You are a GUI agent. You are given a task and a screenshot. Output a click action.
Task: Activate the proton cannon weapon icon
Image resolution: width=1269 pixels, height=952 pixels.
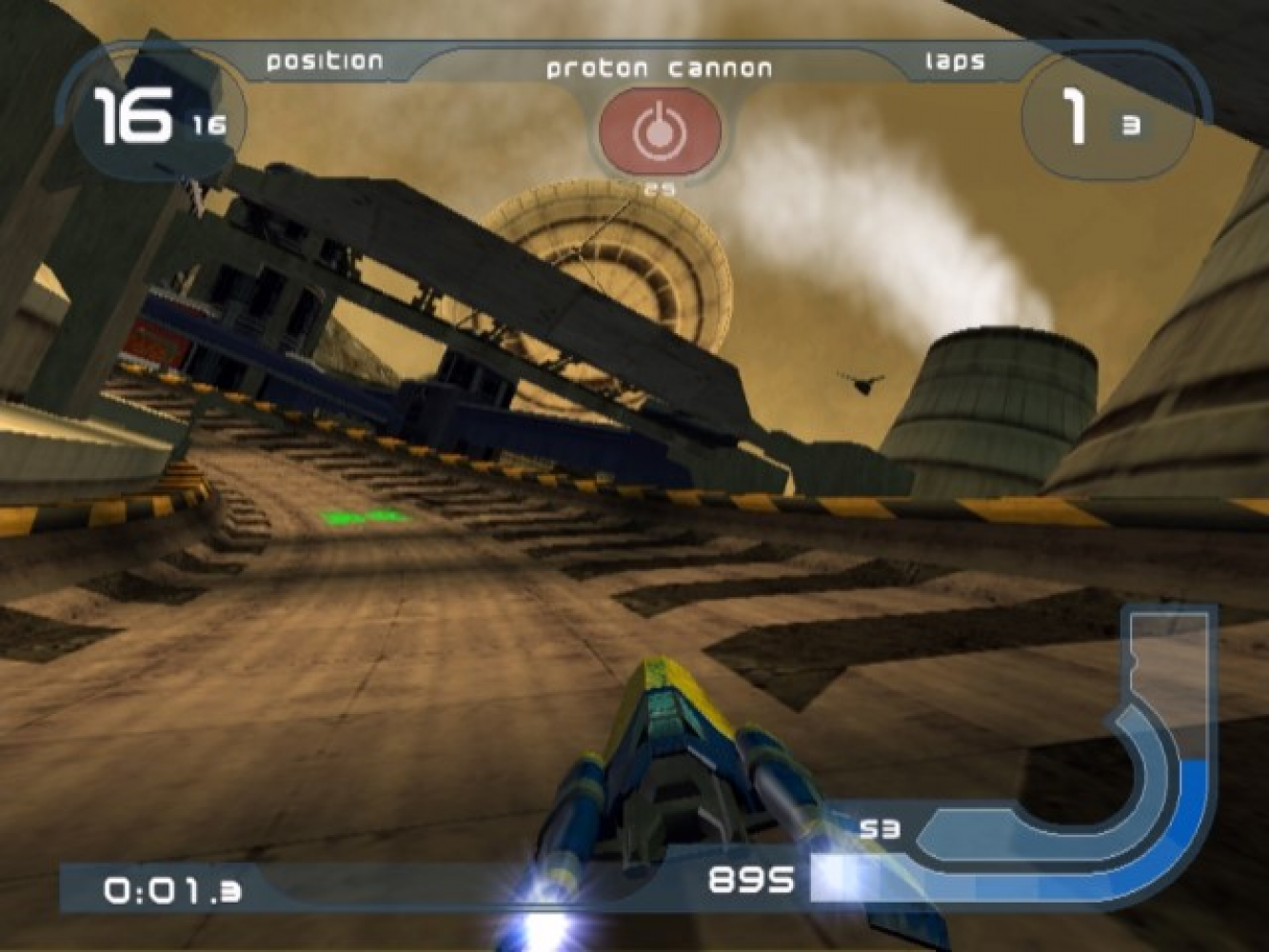[x=659, y=130]
